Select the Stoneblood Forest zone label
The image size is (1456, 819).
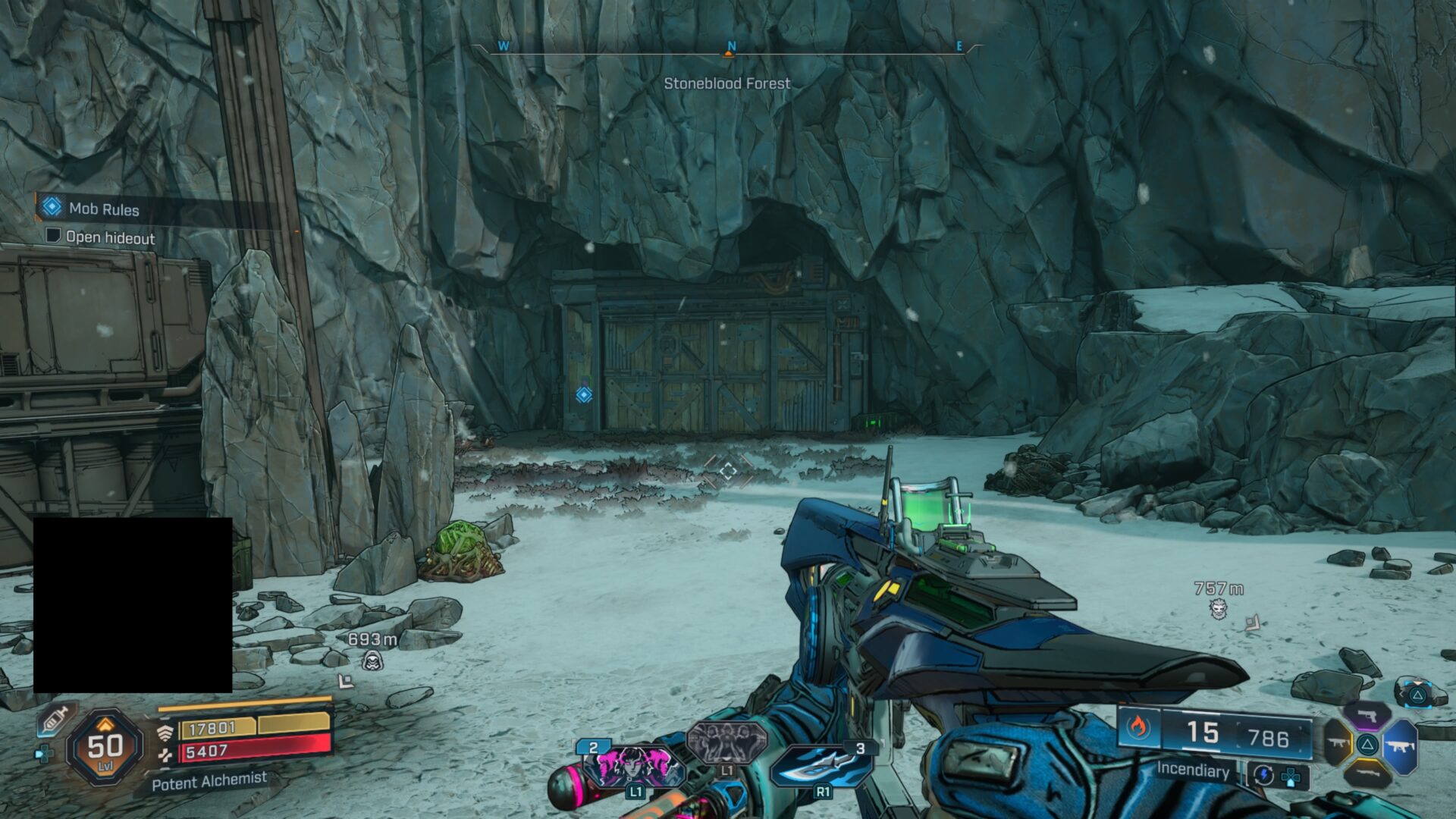pos(727,83)
